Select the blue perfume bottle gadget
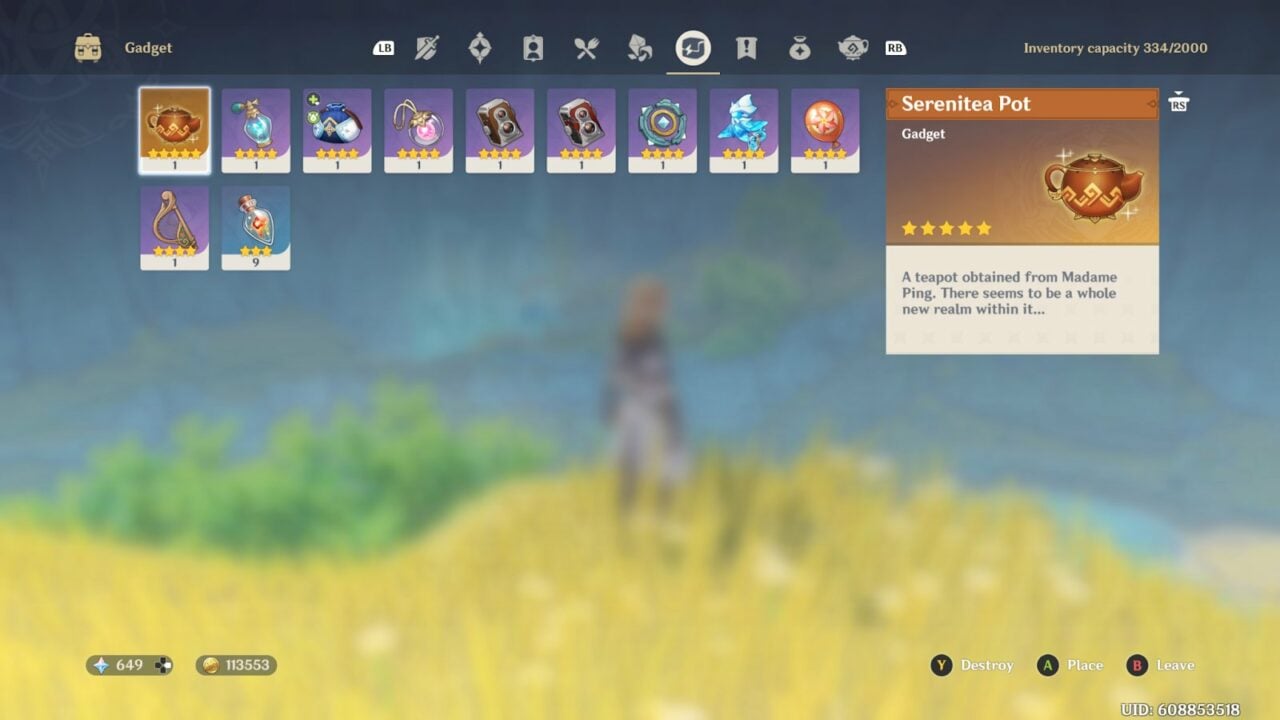 [256, 130]
